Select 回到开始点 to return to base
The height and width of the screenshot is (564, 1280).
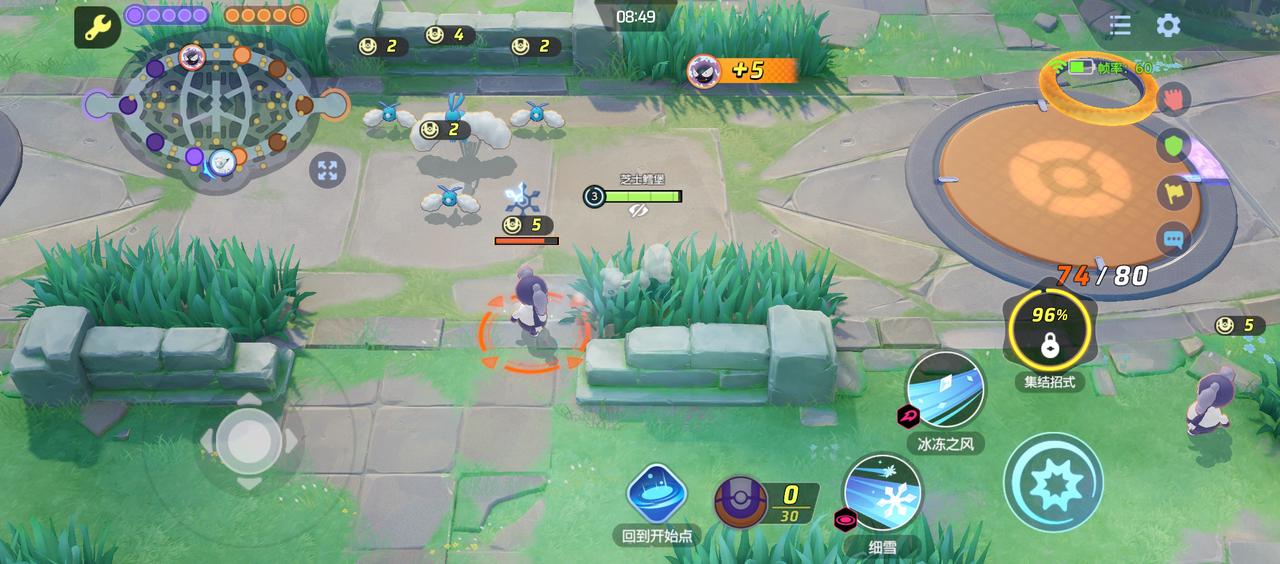tap(657, 495)
